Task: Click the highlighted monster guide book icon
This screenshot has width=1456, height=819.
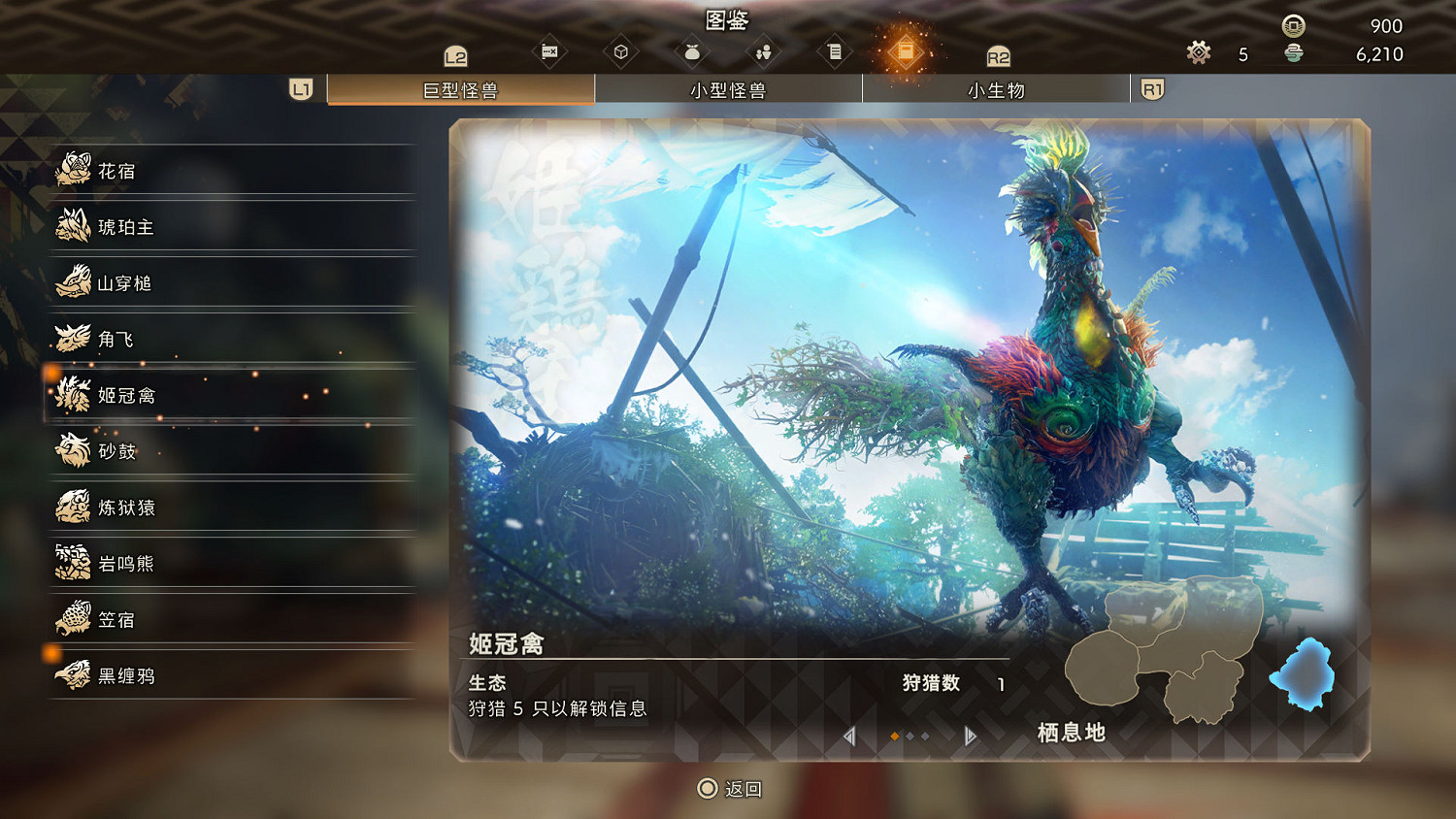Action: point(907,50)
